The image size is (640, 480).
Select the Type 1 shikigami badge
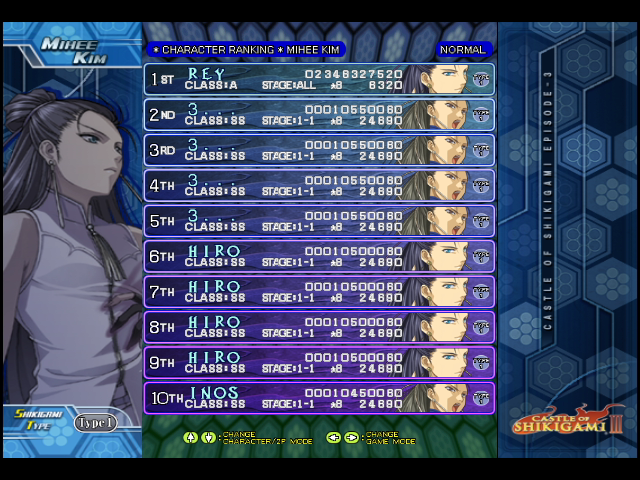point(95,423)
